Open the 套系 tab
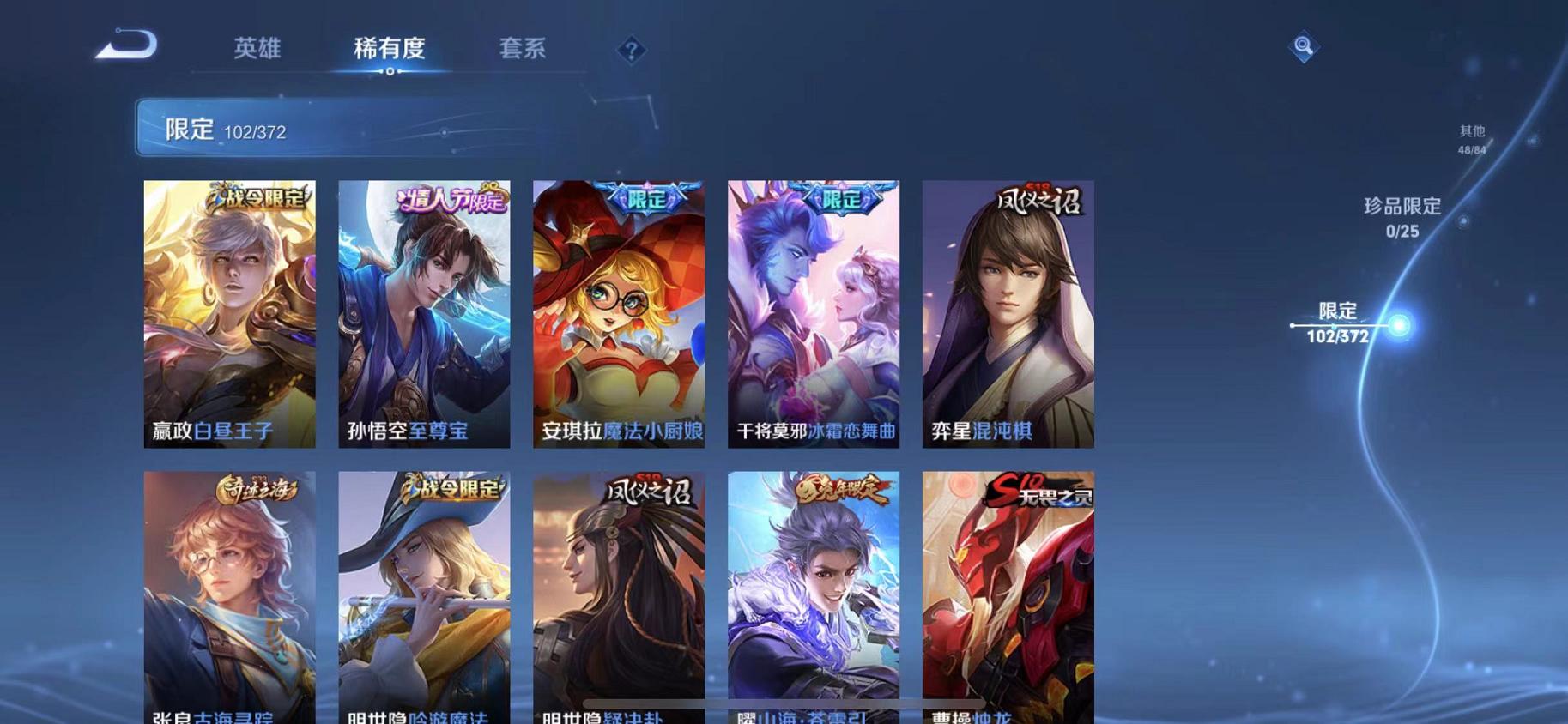The height and width of the screenshot is (724, 1568). (x=523, y=49)
